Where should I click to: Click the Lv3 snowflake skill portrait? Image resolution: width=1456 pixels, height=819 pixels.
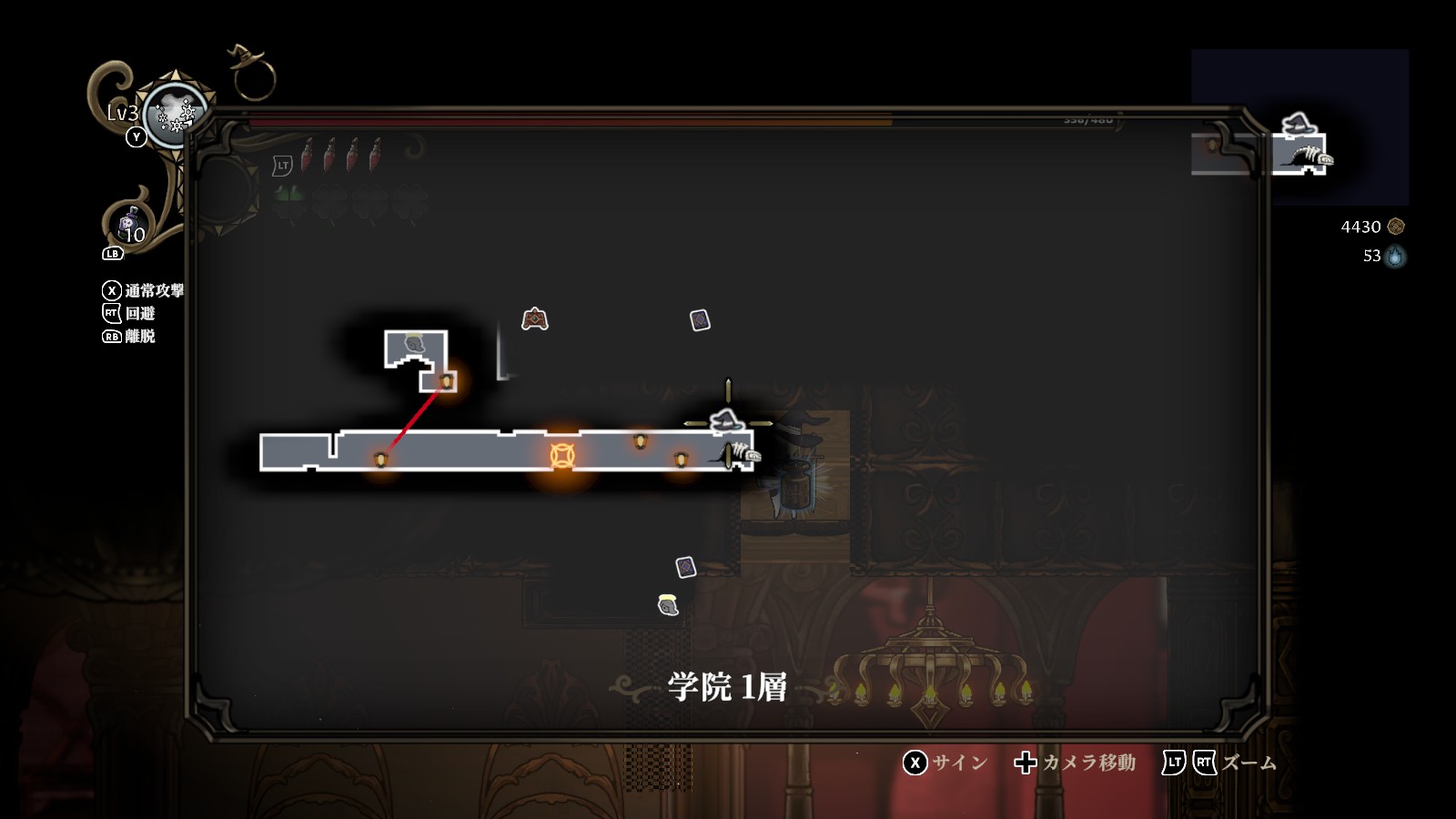(174, 116)
